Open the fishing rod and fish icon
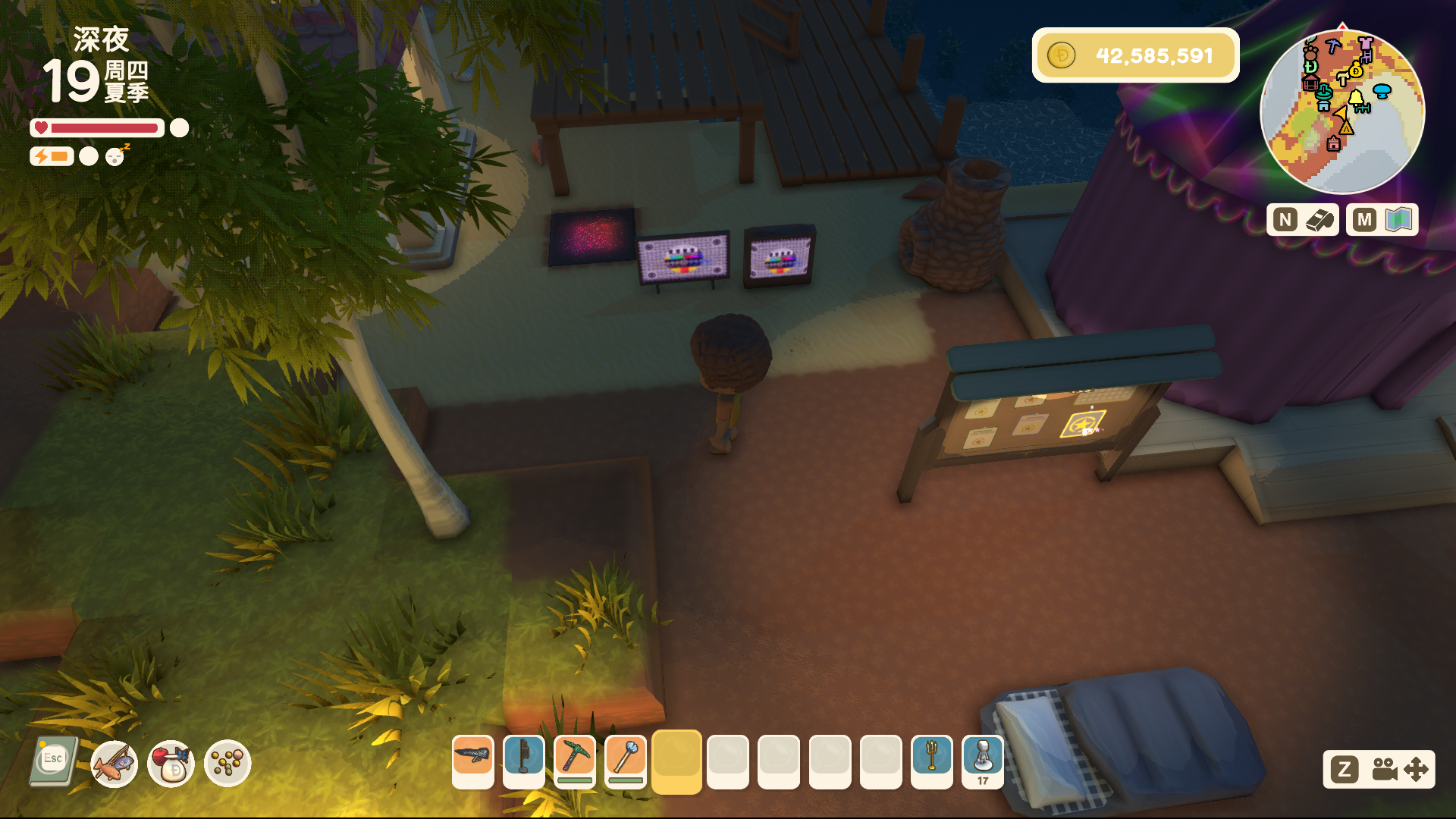This screenshot has width=1456, height=819. (114, 764)
